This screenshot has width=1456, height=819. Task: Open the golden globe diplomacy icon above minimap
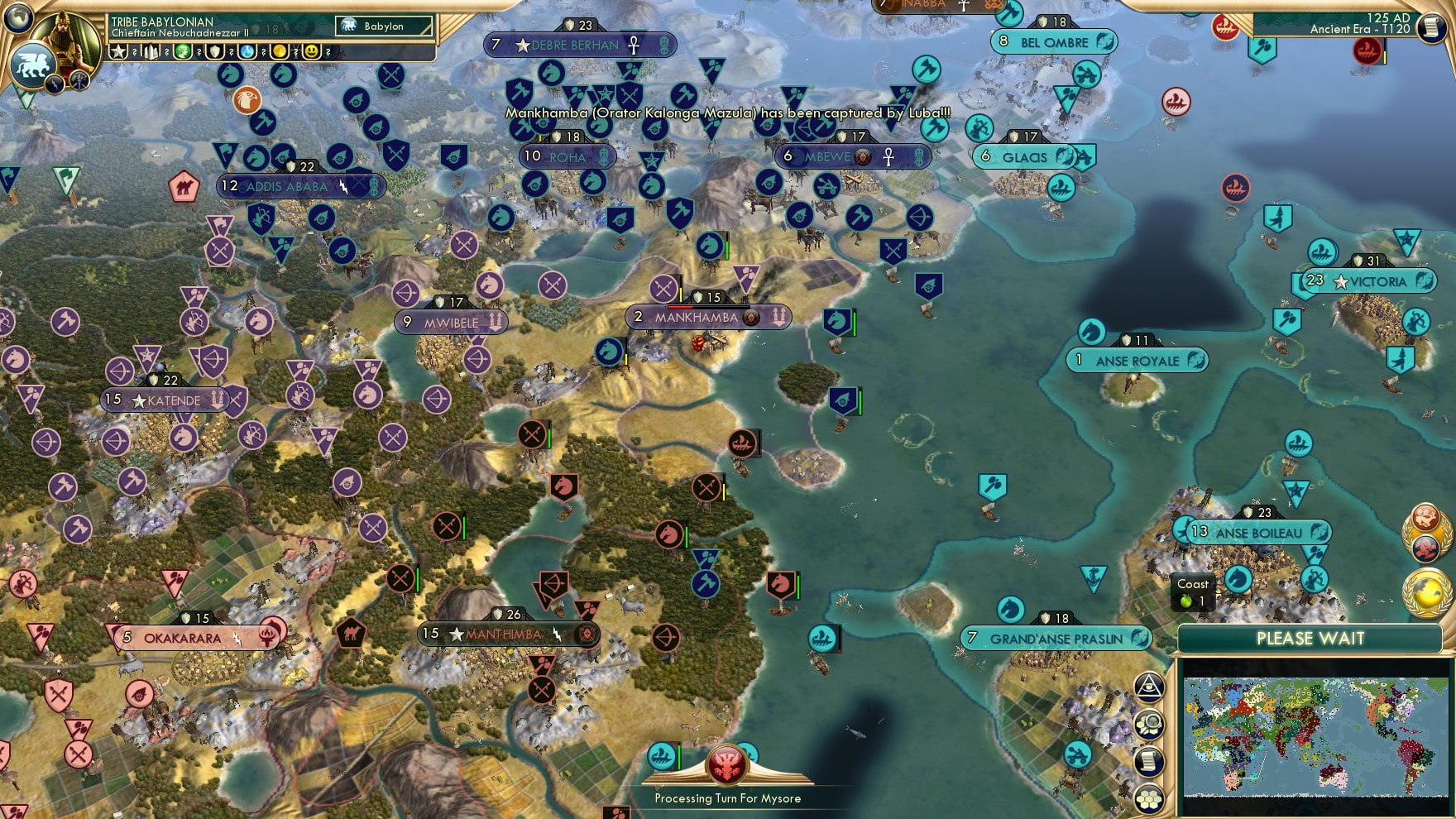coord(1427,592)
